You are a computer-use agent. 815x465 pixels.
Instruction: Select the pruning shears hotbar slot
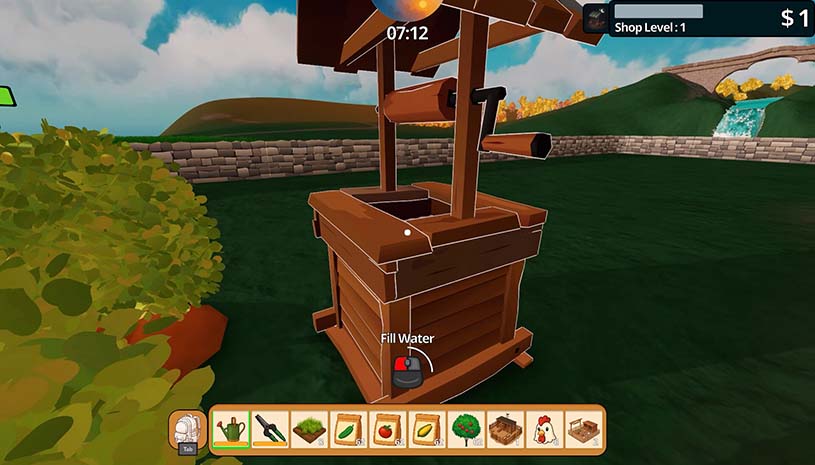click(270, 430)
